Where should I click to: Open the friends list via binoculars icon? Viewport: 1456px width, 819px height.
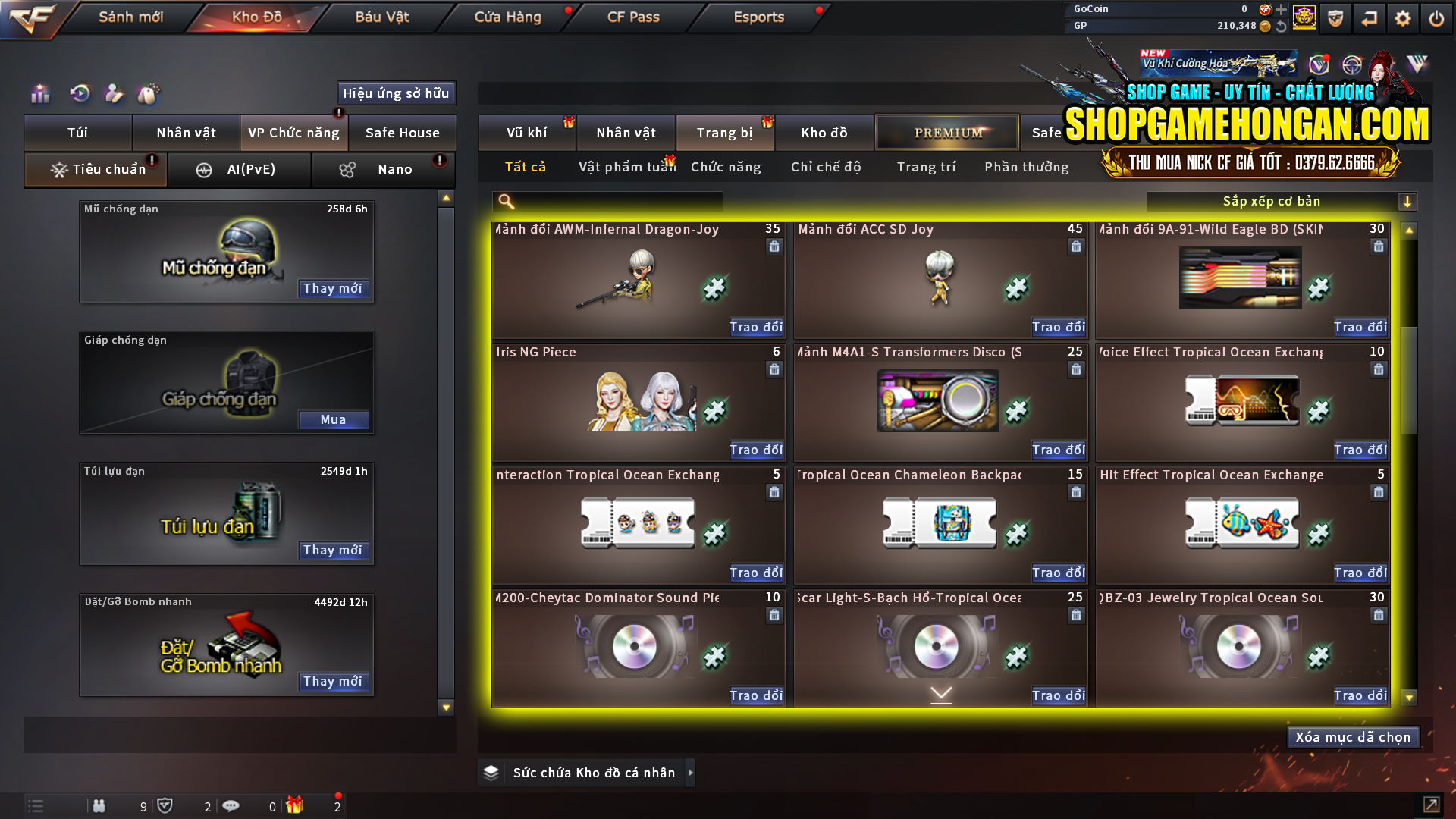coord(99,805)
